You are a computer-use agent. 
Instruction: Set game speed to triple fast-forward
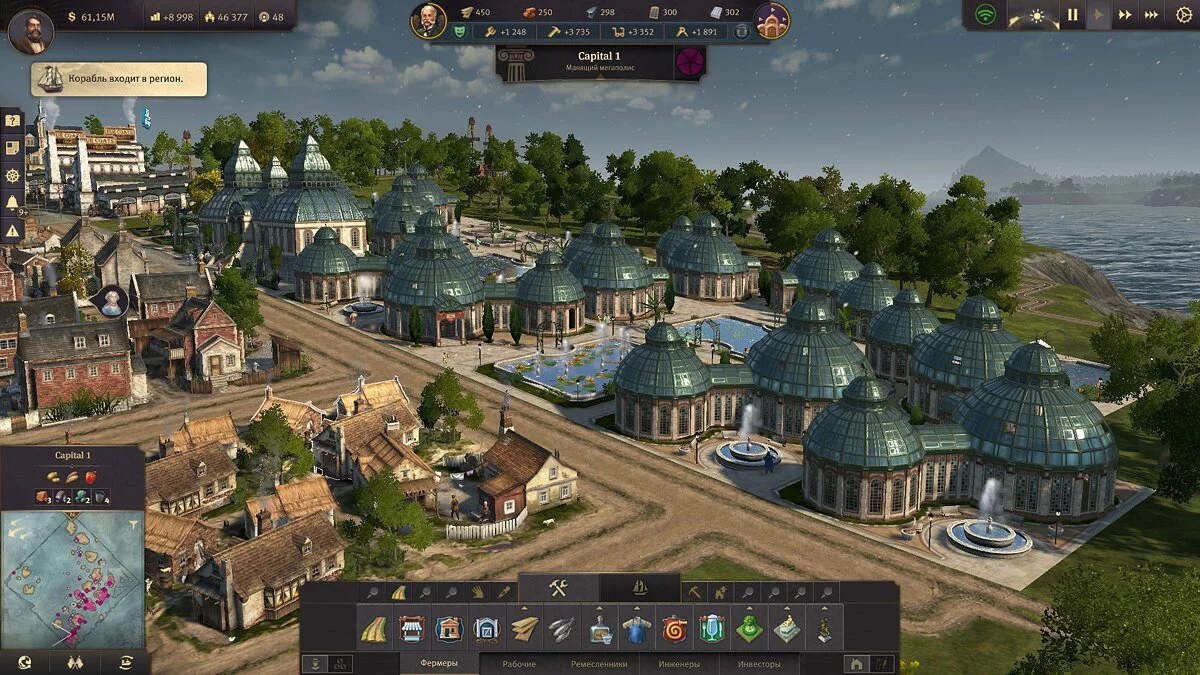point(1152,15)
